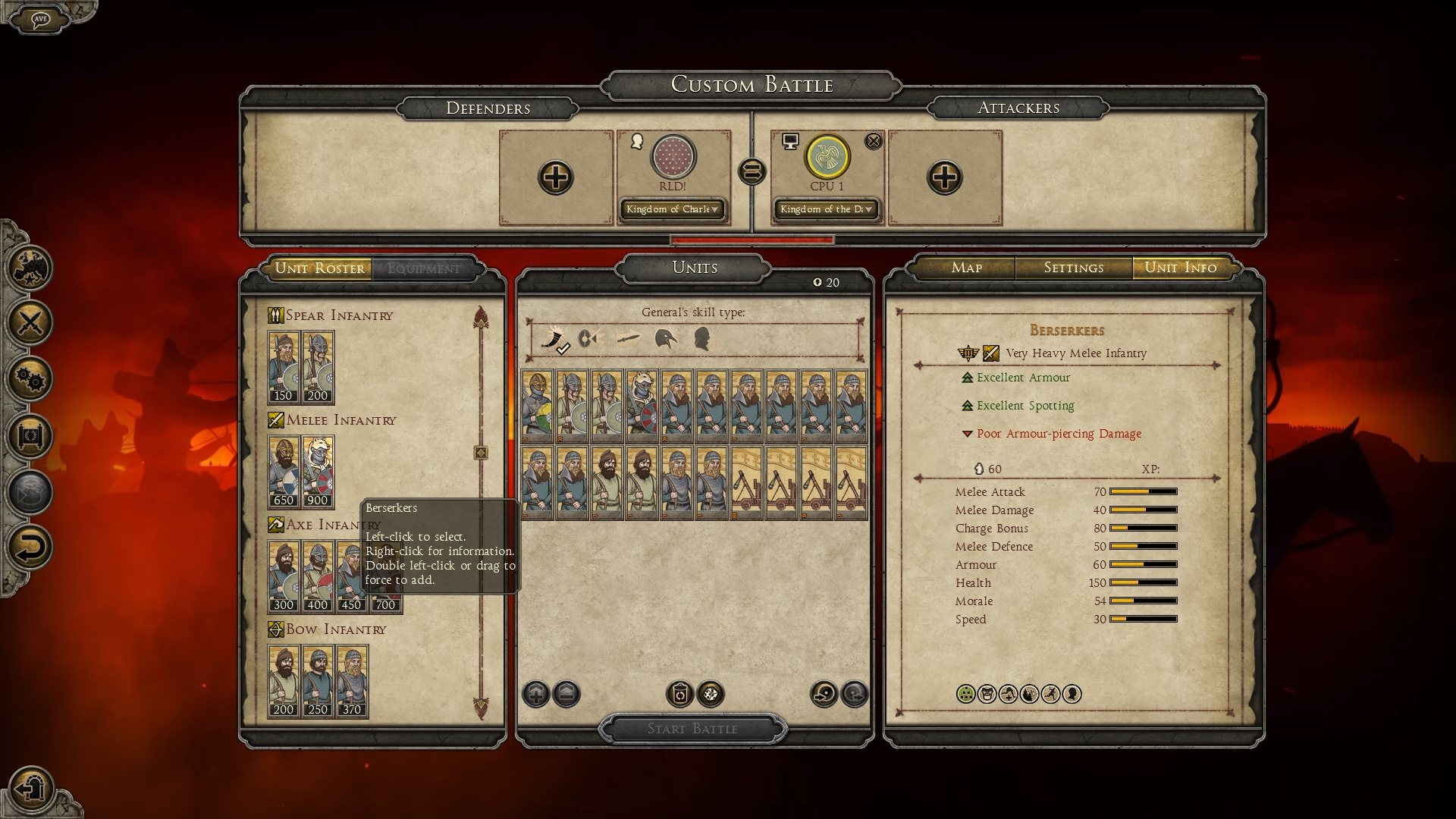1456x819 pixels.
Task: Select the 150-cost spear infantry unit
Action: coord(284,367)
